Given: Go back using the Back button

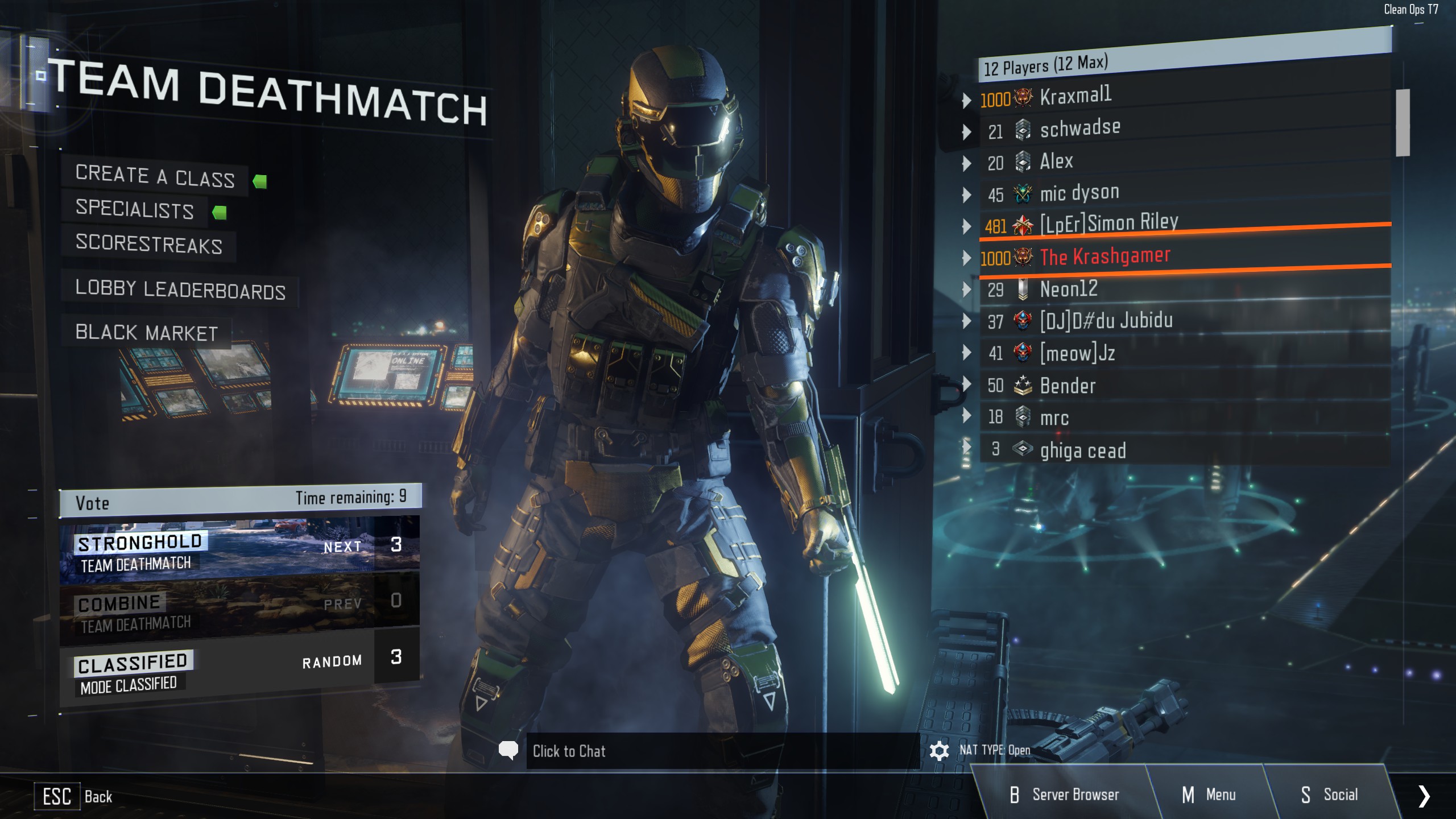Looking at the screenshot, I should pos(77,796).
